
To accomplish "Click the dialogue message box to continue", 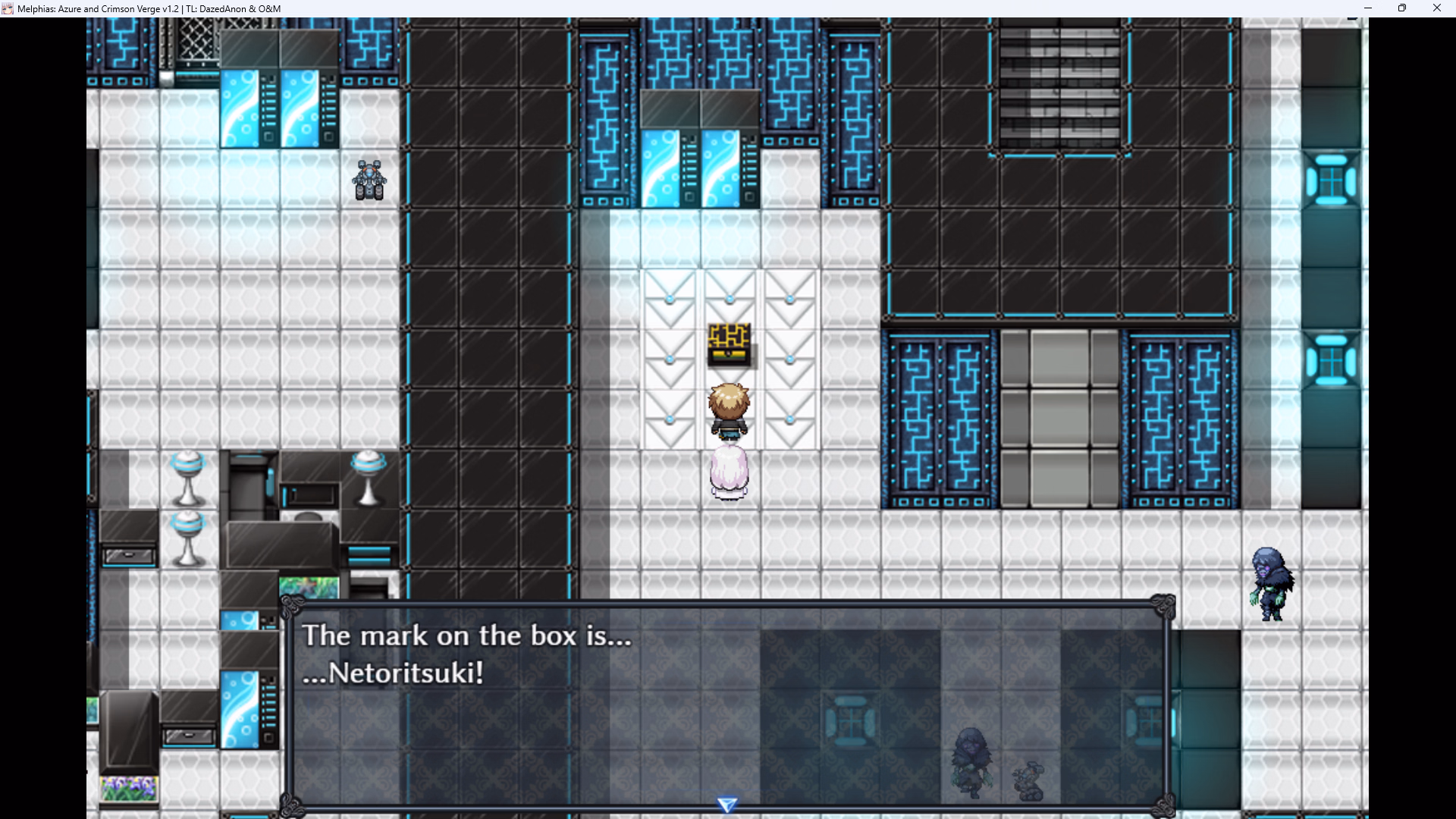I will (726, 705).
